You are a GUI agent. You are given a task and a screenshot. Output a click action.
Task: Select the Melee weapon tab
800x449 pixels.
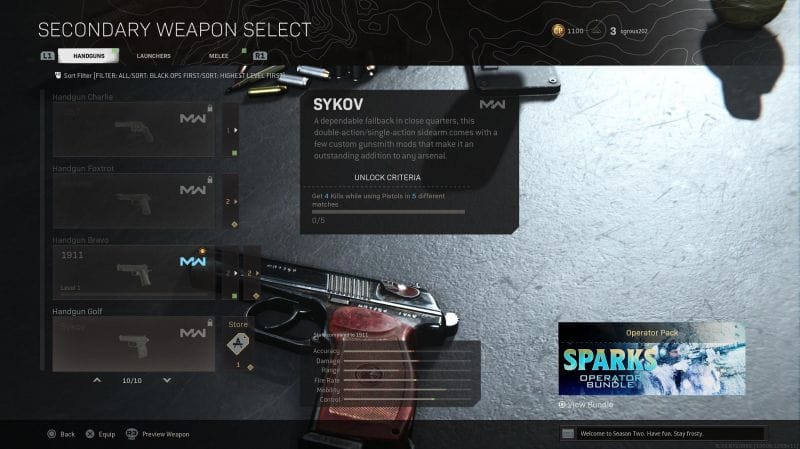[x=217, y=56]
